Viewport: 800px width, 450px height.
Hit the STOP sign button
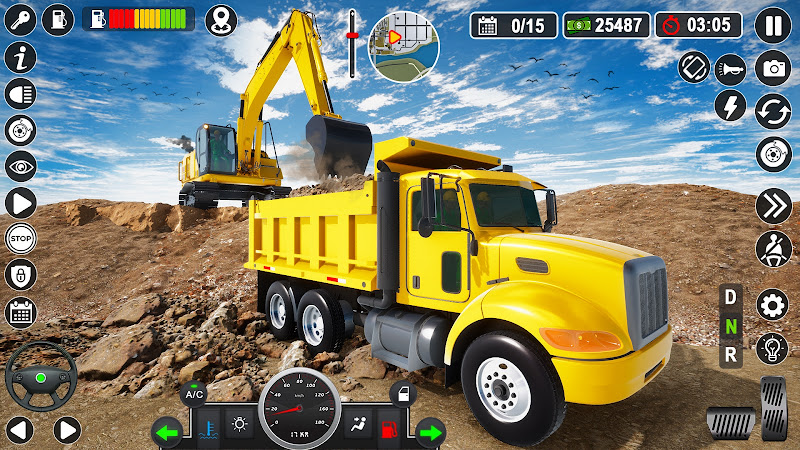[x=20, y=238]
